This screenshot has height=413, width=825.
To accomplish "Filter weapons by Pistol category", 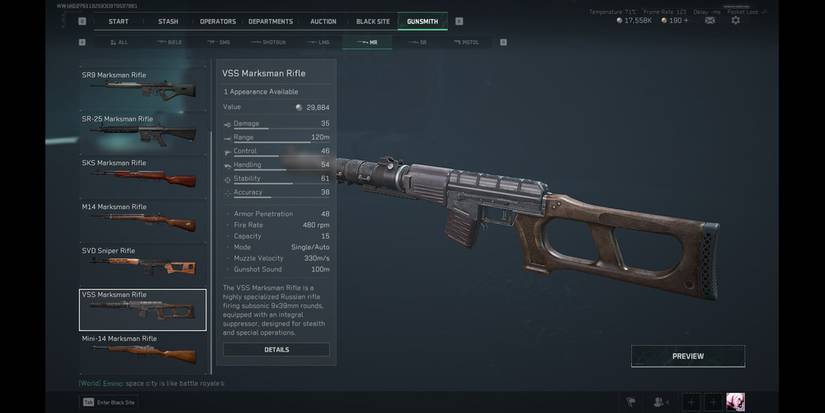I will pyautogui.click(x=467, y=42).
